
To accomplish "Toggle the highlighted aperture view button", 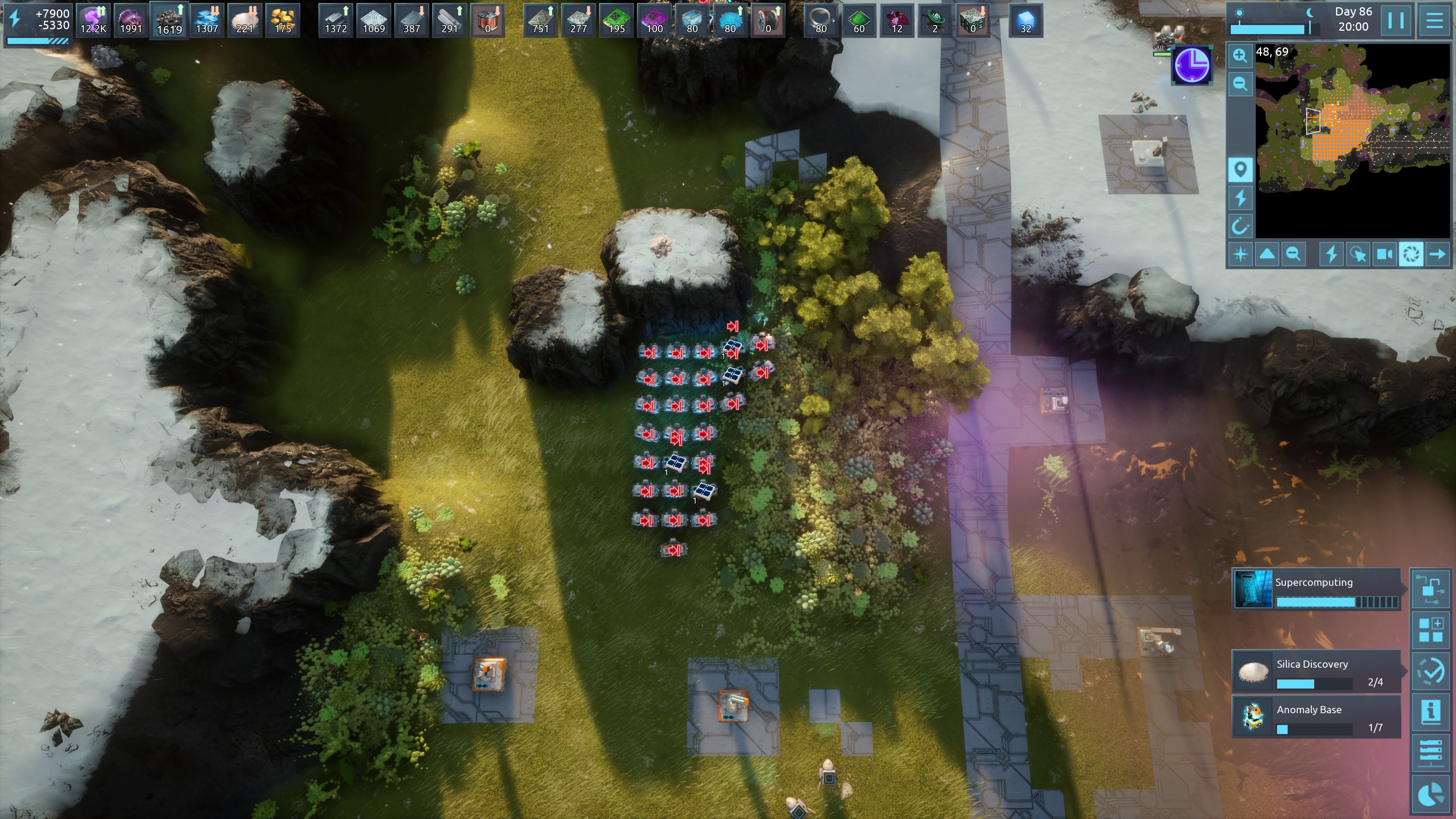I will [1411, 254].
